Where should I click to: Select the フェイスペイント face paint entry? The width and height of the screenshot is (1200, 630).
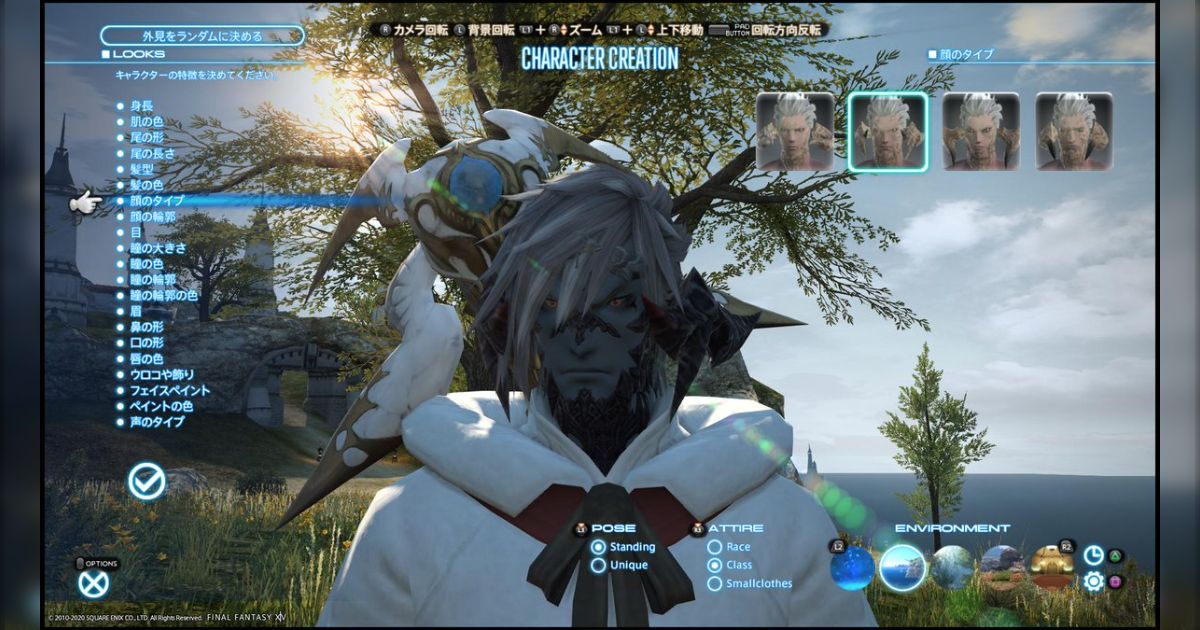[x=169, y=390]
